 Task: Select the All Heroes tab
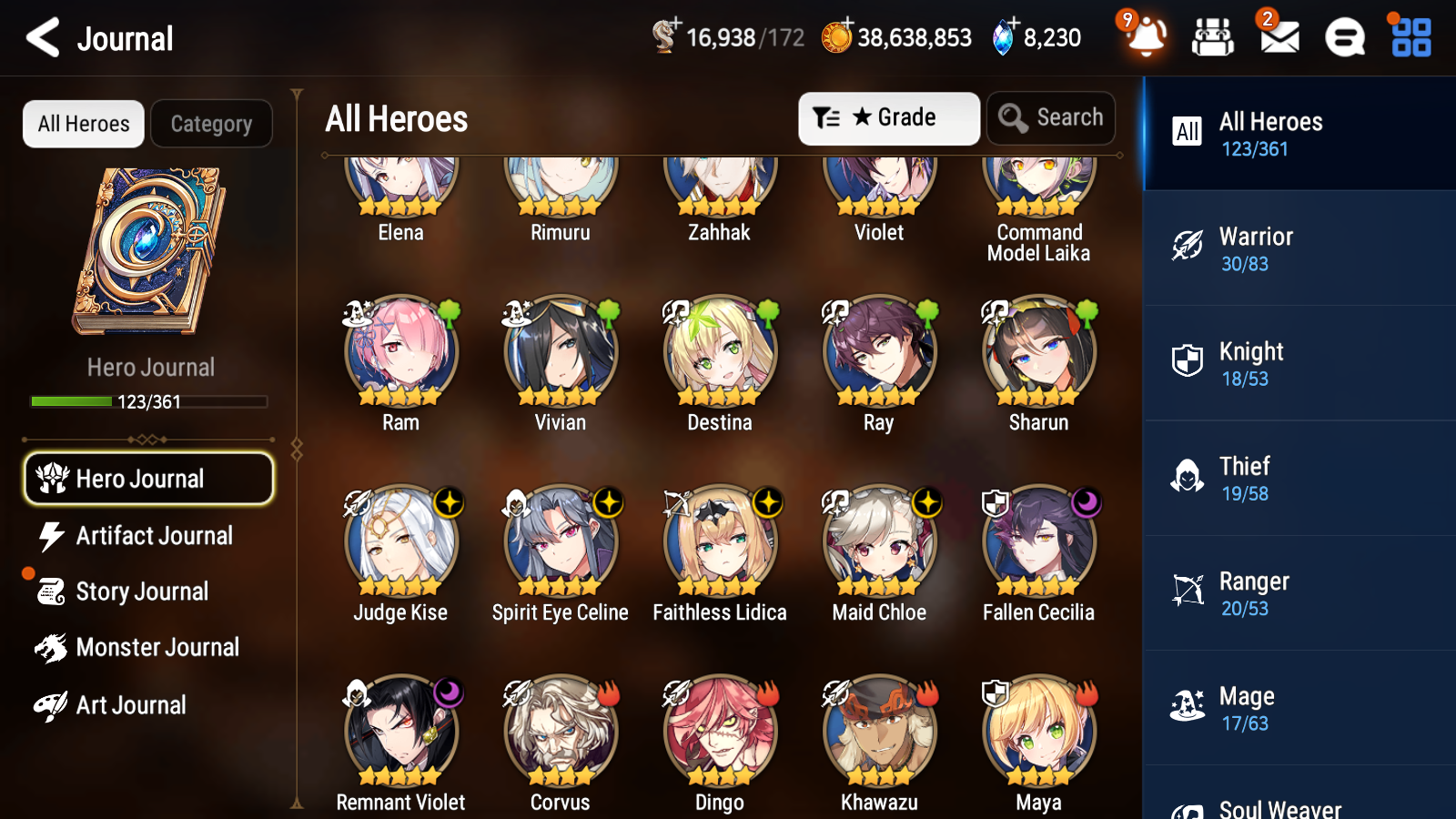click(83, 124)
